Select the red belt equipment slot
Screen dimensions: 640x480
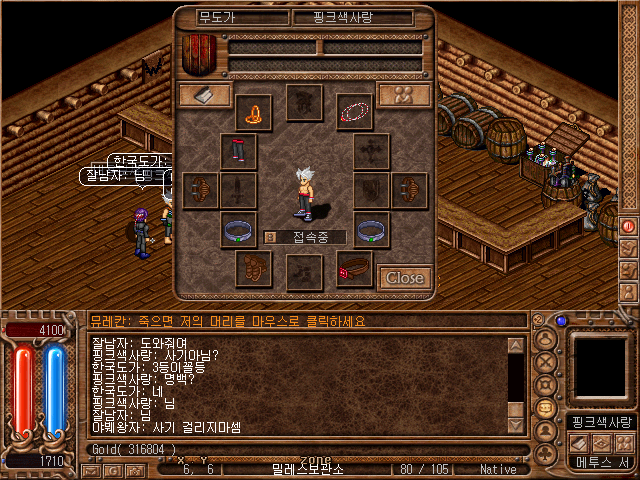click(353, 269)
